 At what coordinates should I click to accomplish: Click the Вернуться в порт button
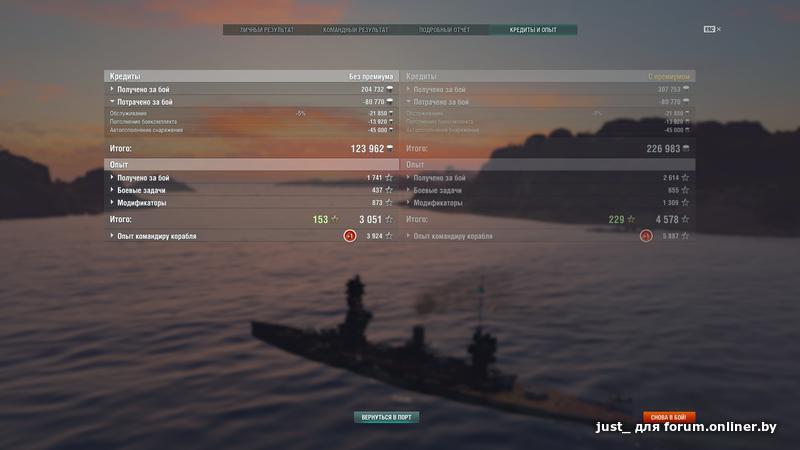click(x=386, y=417)
